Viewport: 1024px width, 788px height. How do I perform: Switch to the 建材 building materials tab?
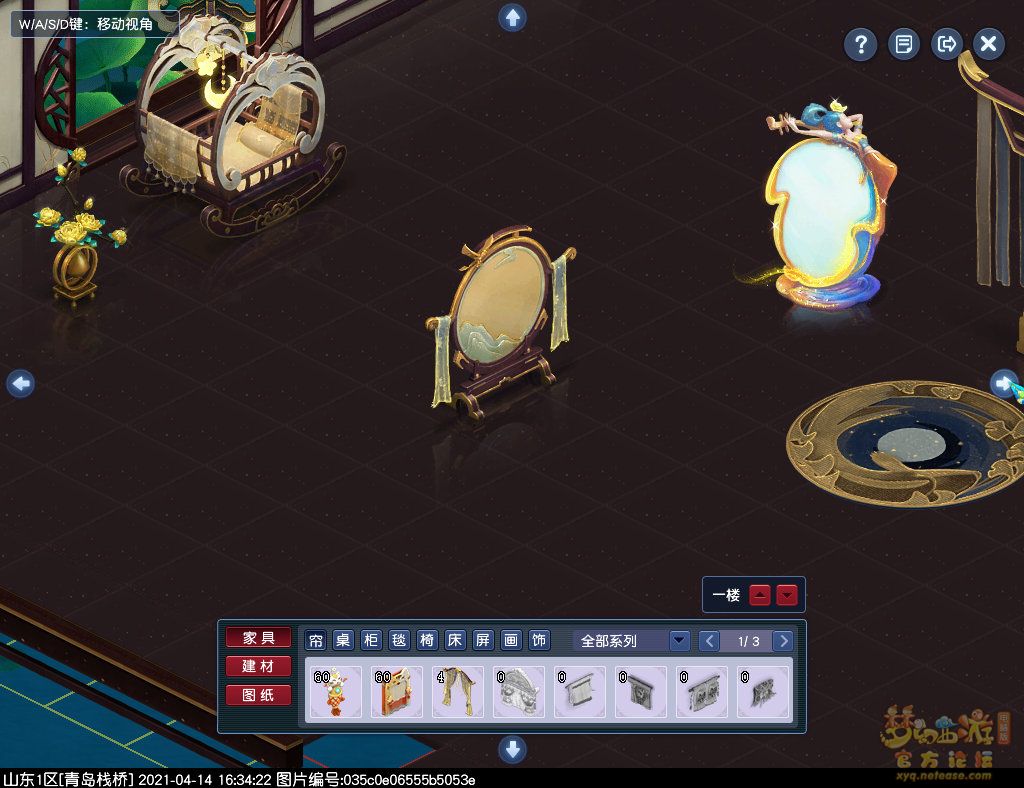click(x=258, y=666)
